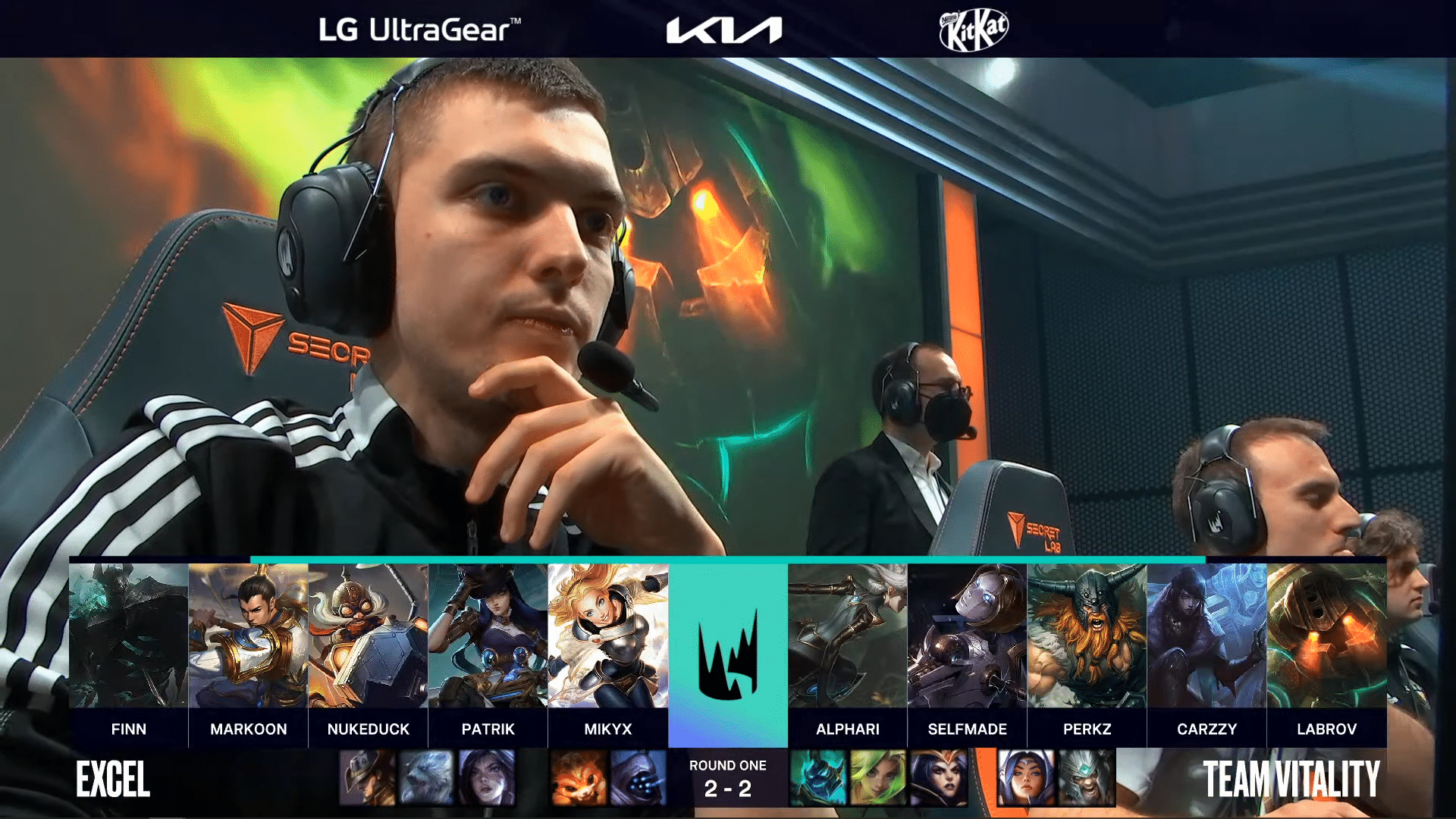This screenshot has width=1456, height=819.
Task: Select the LeBlanc ban icon
Action: click(939, 777)
